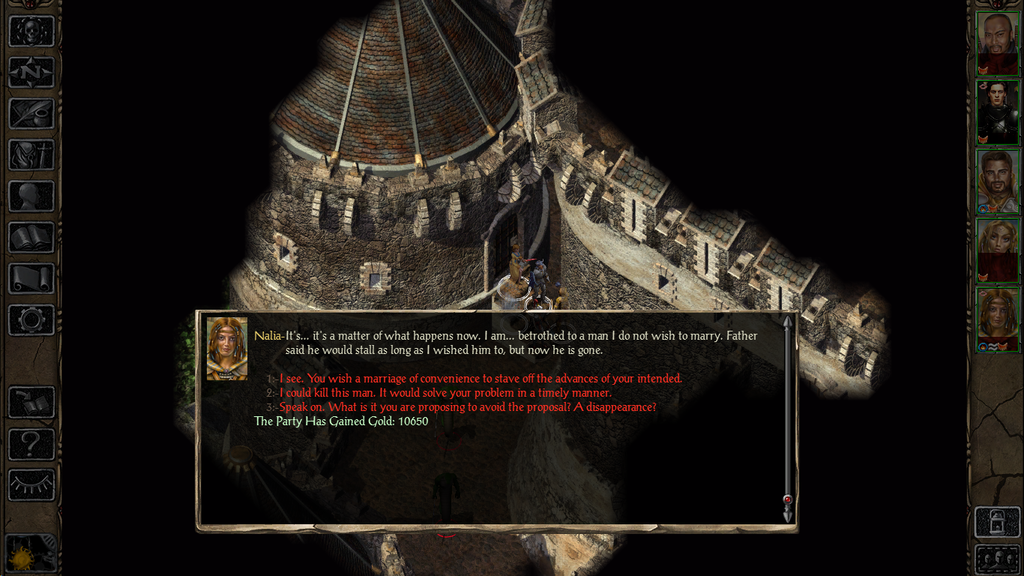Select the brown-bearded man's portrait
1024x576 pixels.
(x=997, y=181)
